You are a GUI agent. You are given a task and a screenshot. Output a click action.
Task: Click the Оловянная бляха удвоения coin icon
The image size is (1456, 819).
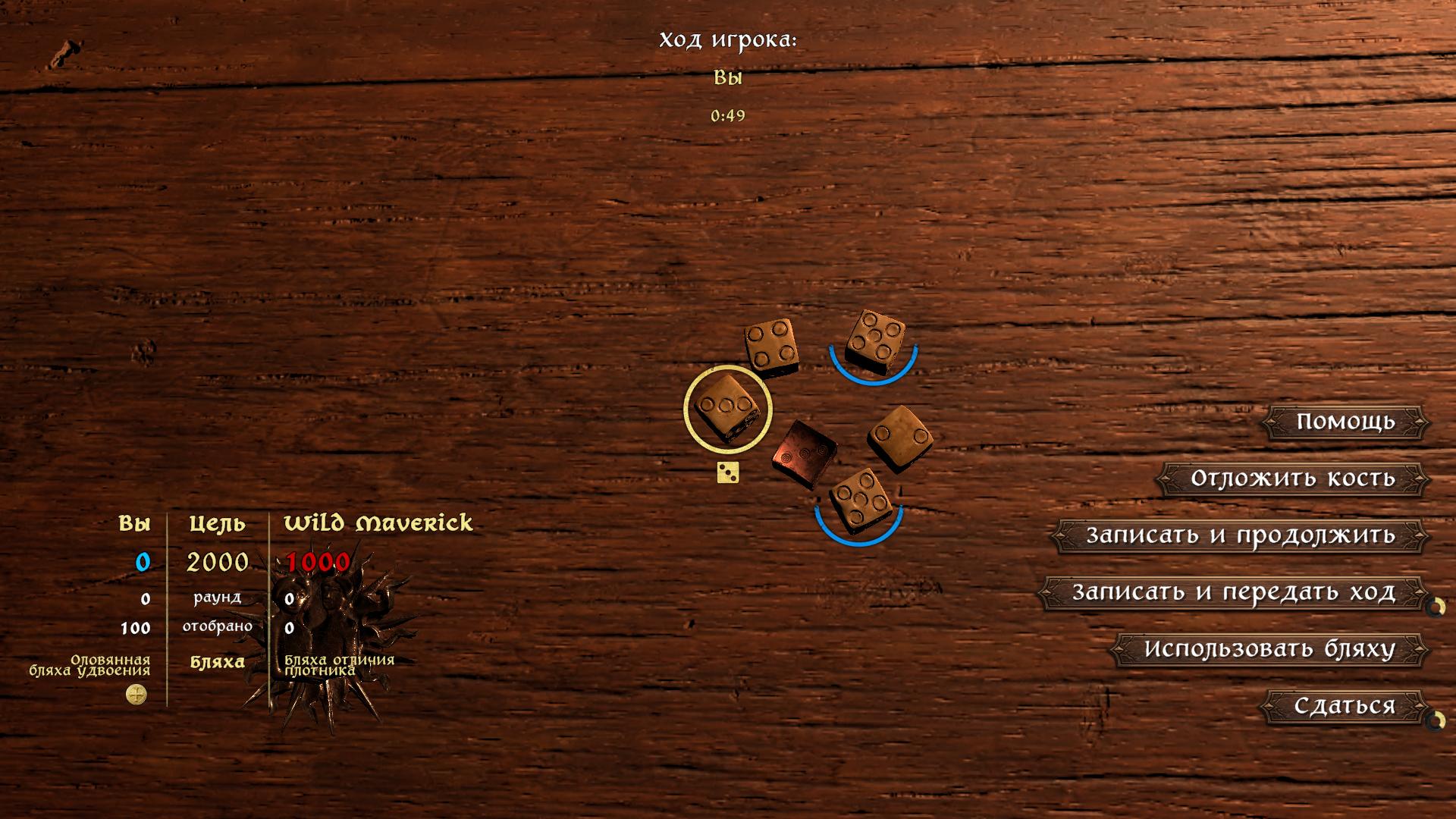point(135,692)
